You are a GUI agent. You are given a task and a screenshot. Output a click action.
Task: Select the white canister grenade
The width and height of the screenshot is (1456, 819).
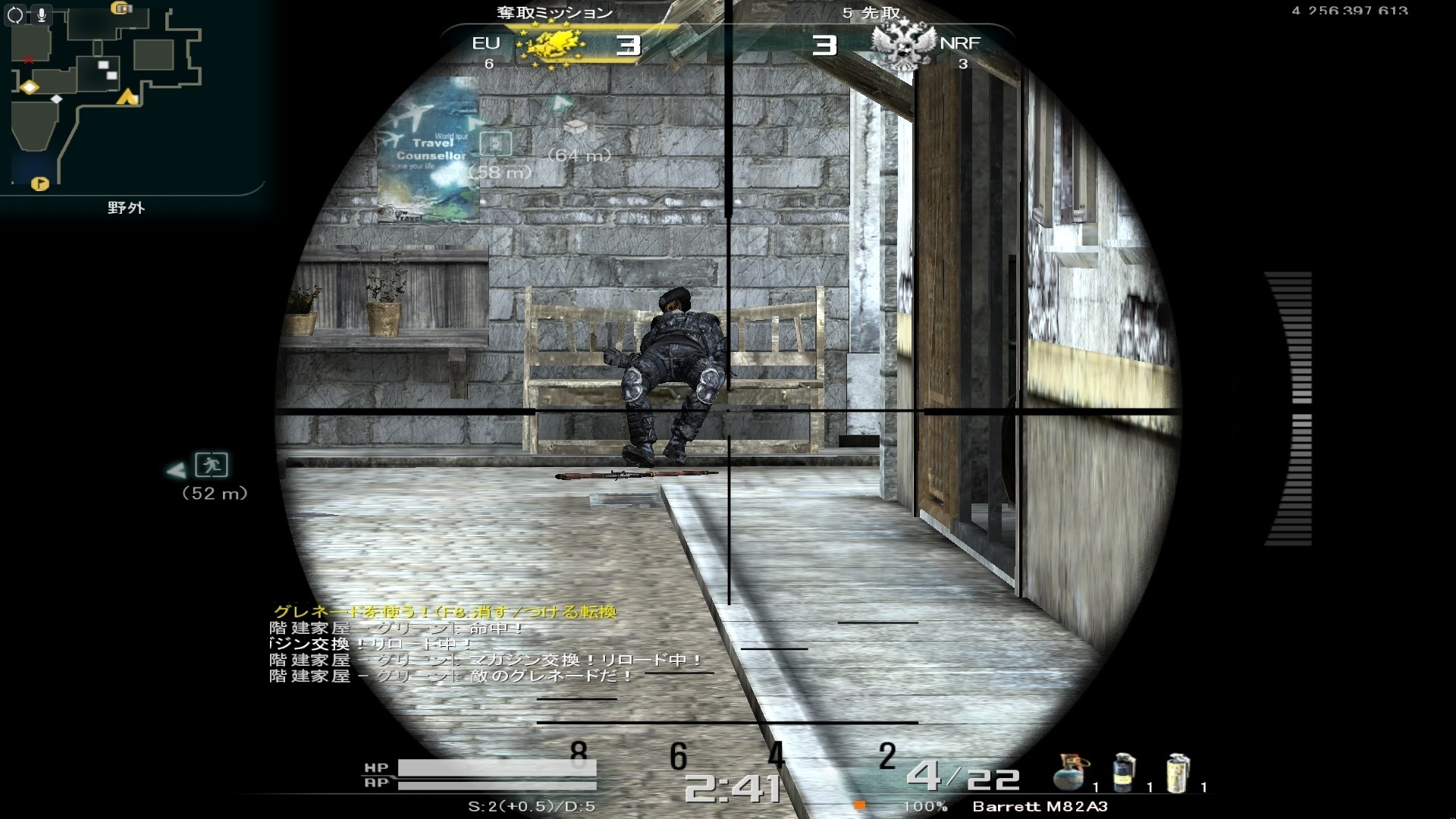click(x=1177, y=772)
